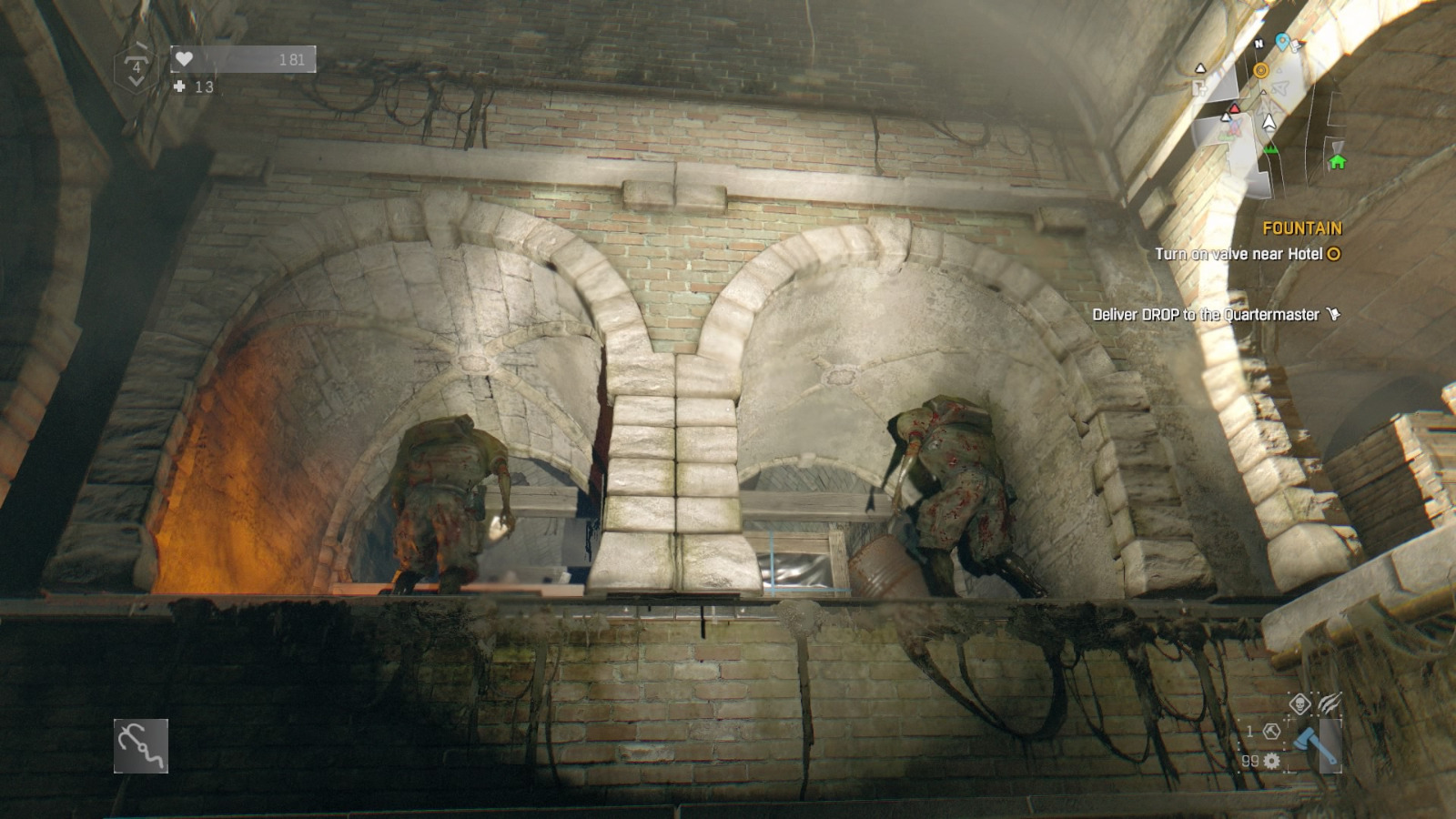Expand the blue quest pin on the minimap
Screen dimensions: 1456x819
1281,41
